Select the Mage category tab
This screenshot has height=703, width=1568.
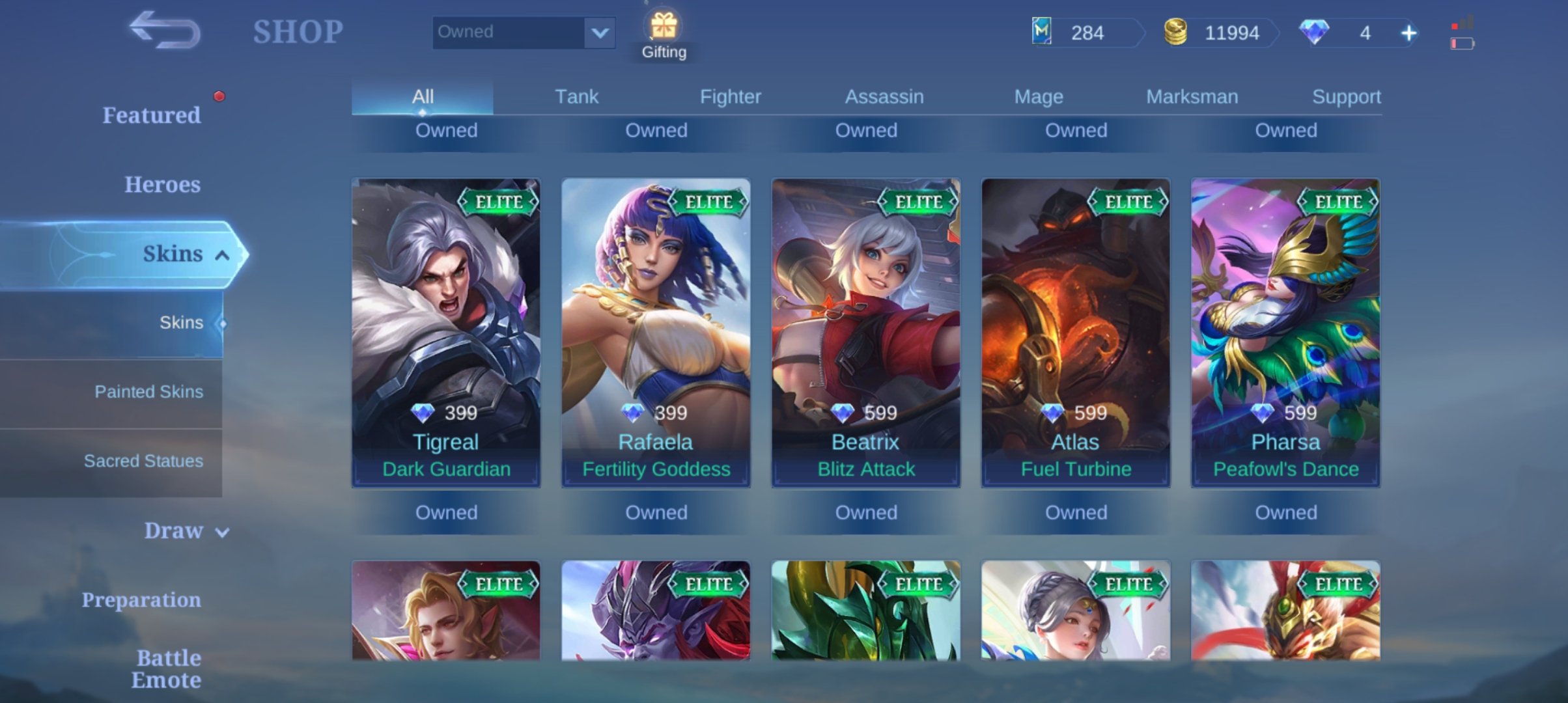click(1039, 96)
